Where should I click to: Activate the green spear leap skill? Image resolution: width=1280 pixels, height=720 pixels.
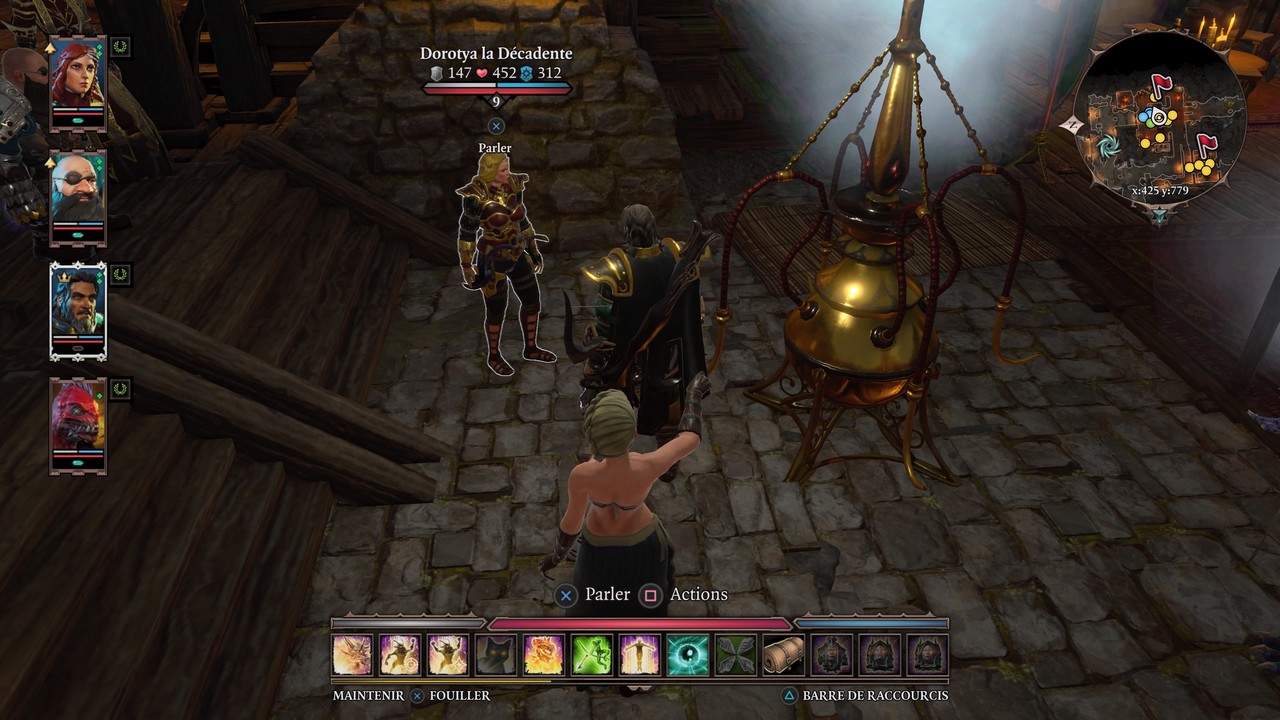click(x=592, y=655)
